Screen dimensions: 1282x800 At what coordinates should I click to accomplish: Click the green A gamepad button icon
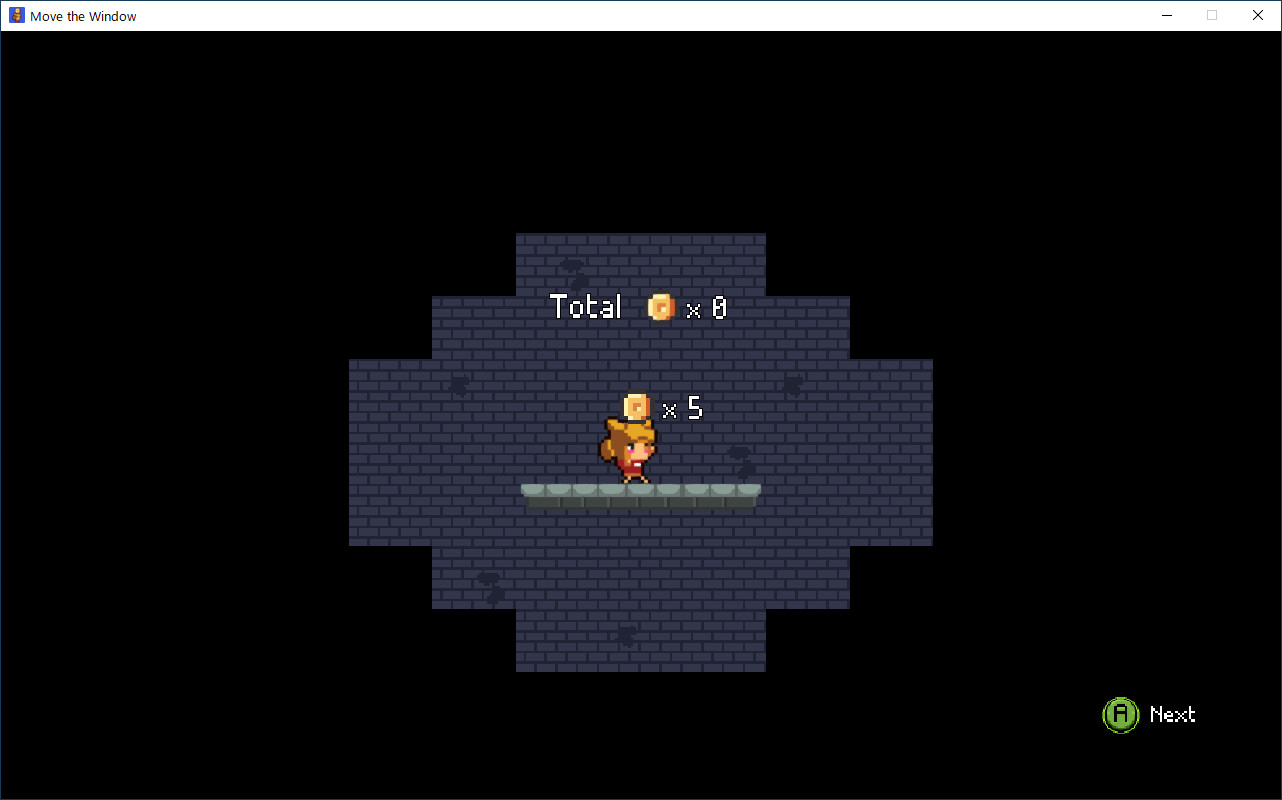[x=1120, y=714]
